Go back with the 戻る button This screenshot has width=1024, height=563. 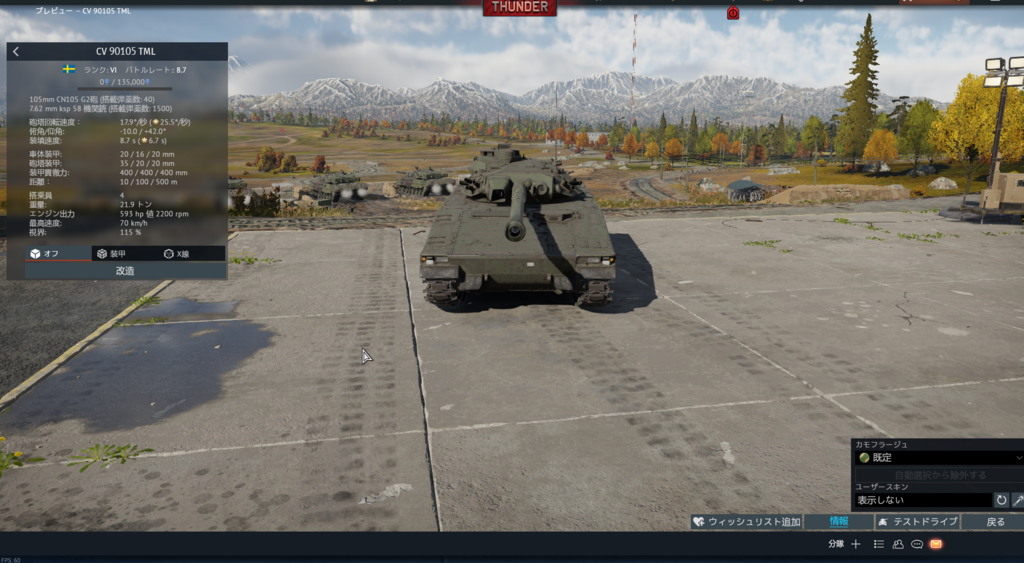point(995,522)
